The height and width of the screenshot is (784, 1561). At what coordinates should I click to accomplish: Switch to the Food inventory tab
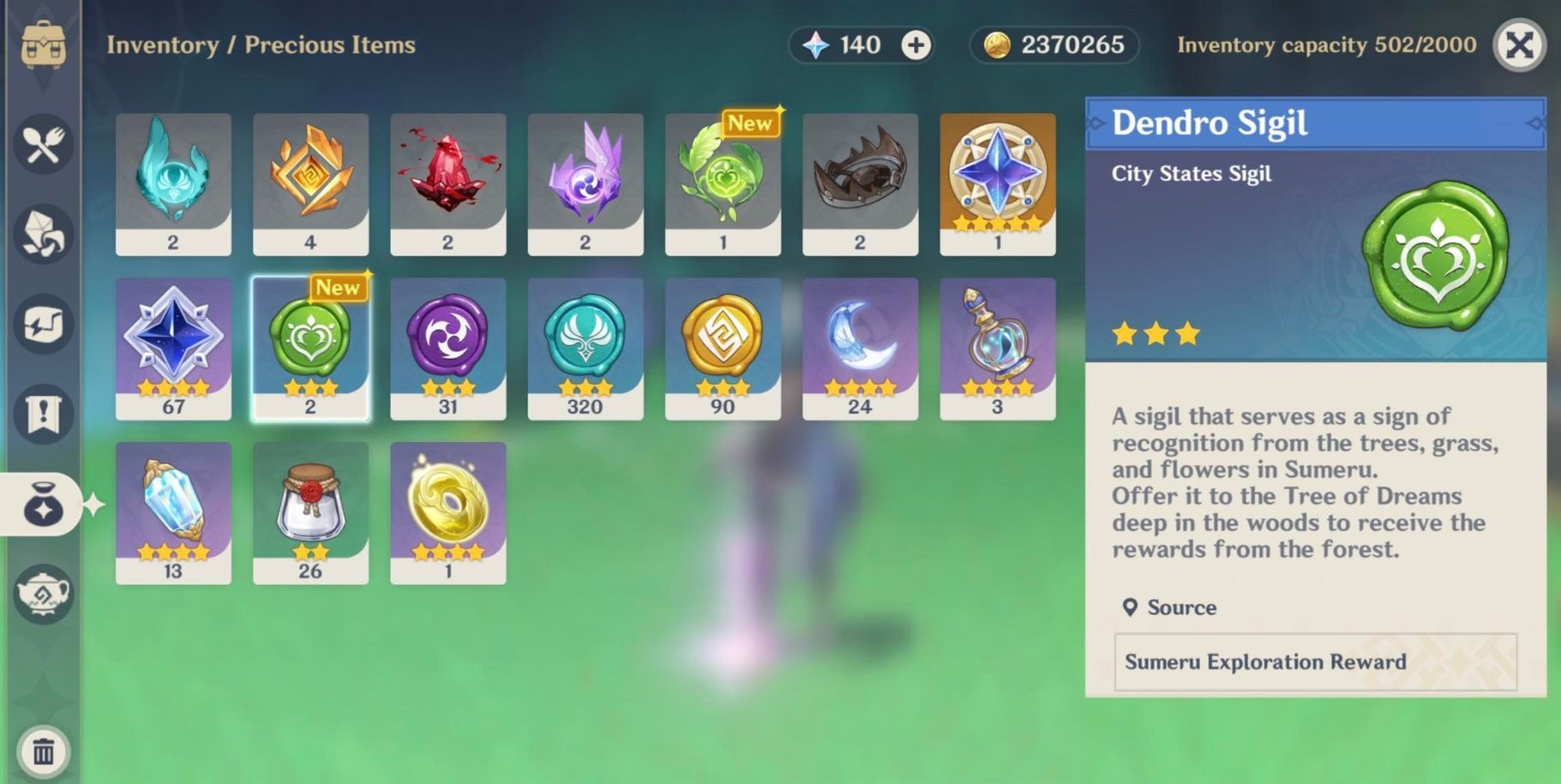click(43, 144)
